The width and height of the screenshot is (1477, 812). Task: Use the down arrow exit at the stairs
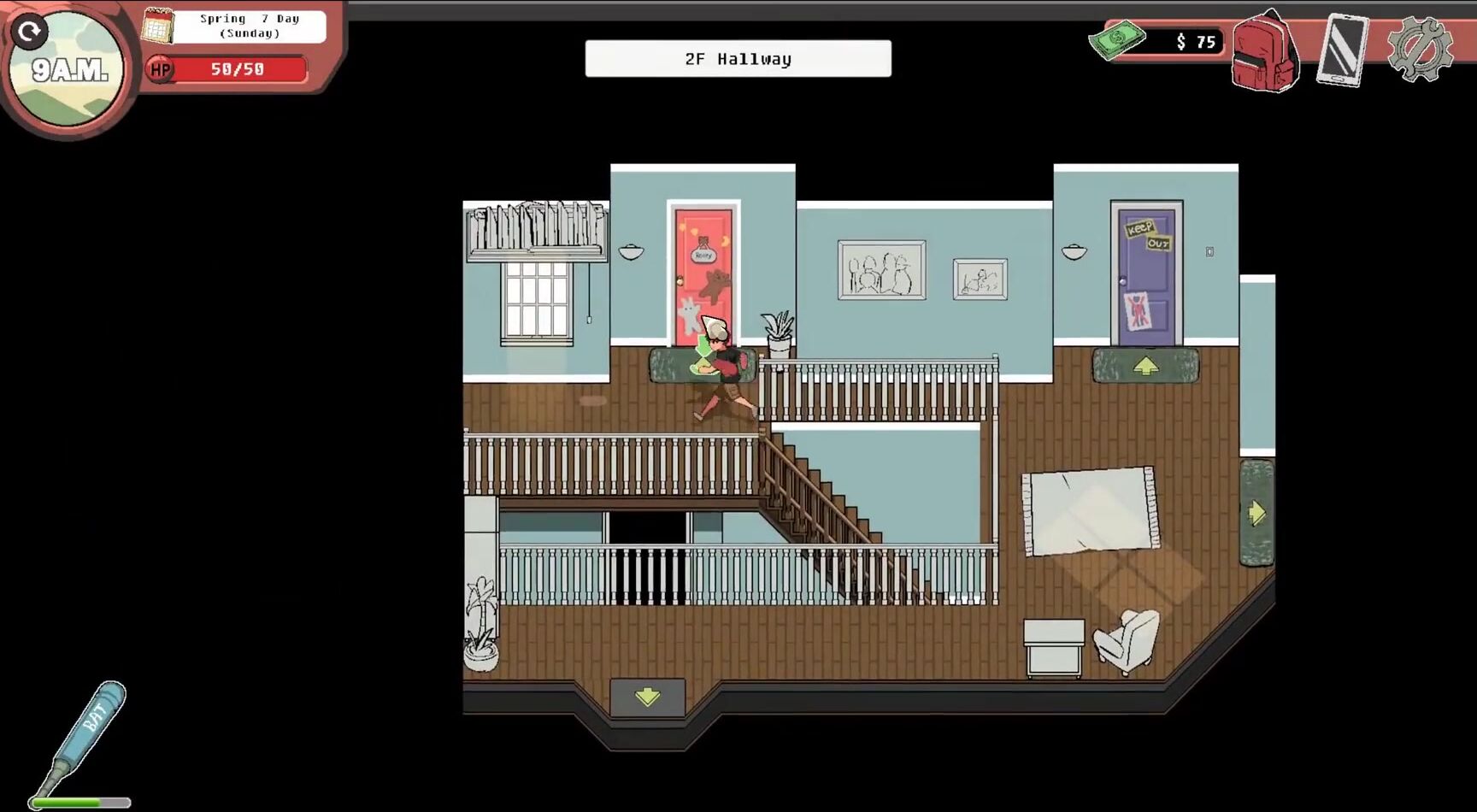tap(647, 697)
